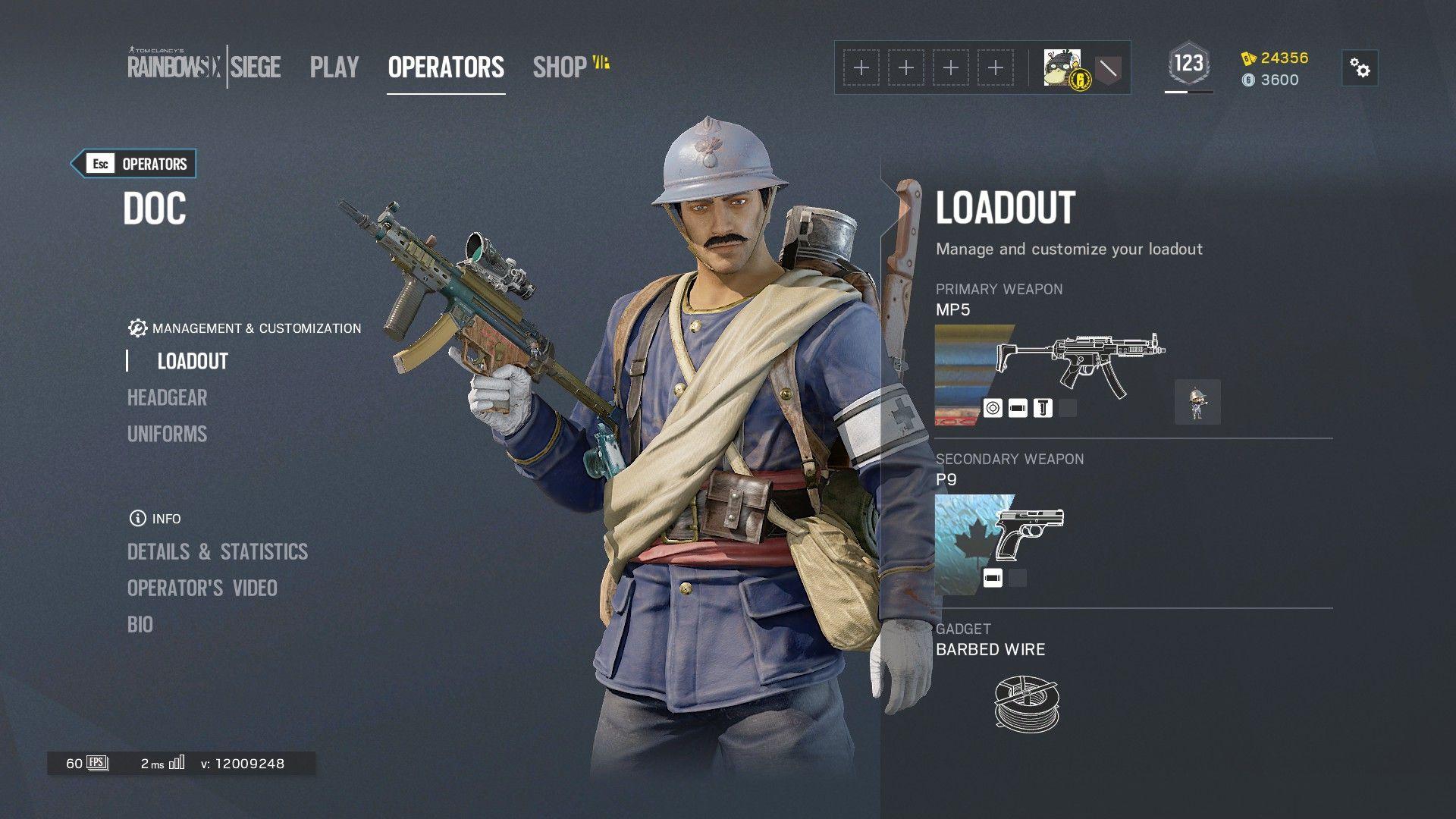Open the Operators tab
Viewport: 1456px width, 819px height.
(446, 67)
